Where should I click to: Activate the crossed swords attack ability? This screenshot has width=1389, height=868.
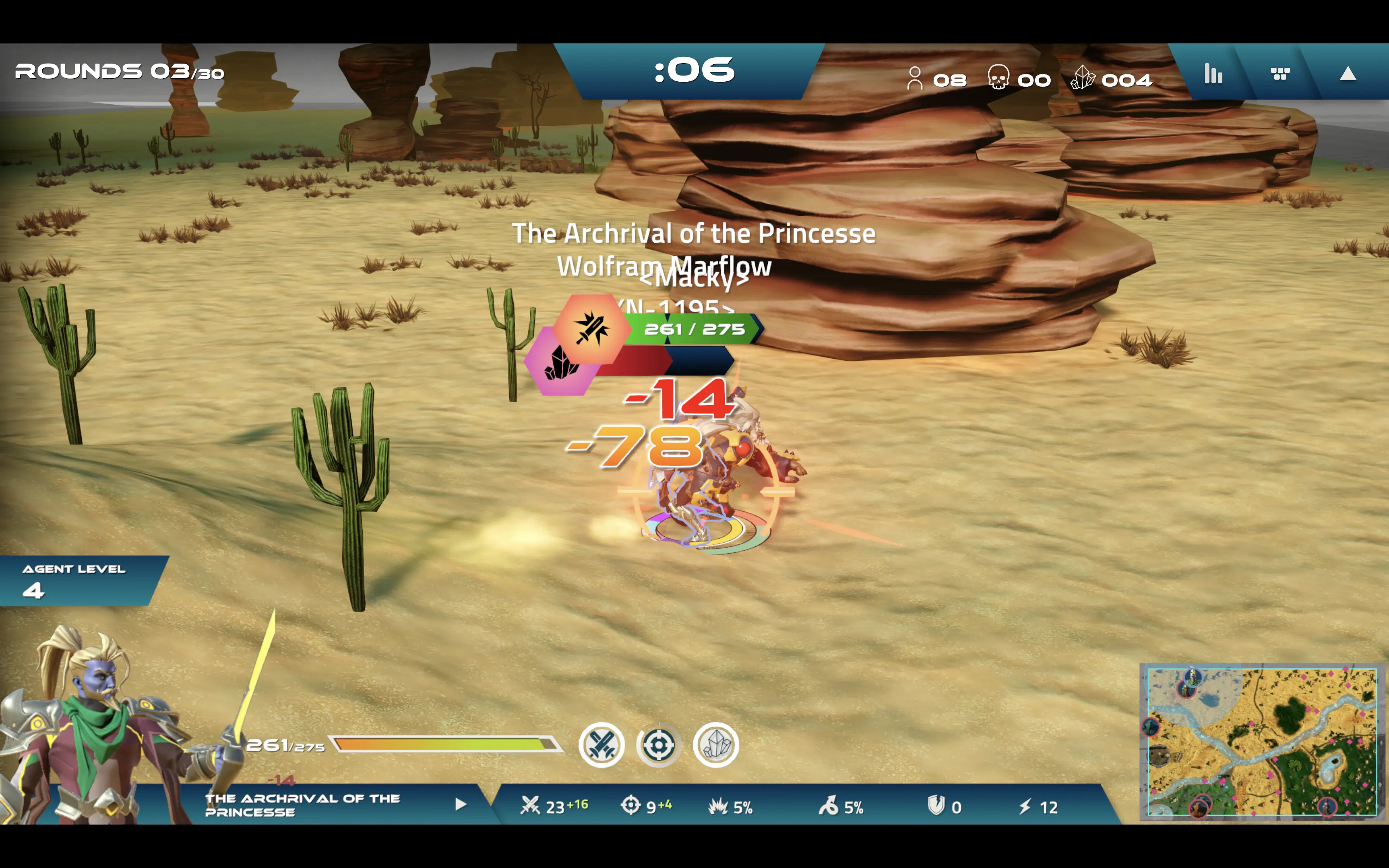point(601,745)
